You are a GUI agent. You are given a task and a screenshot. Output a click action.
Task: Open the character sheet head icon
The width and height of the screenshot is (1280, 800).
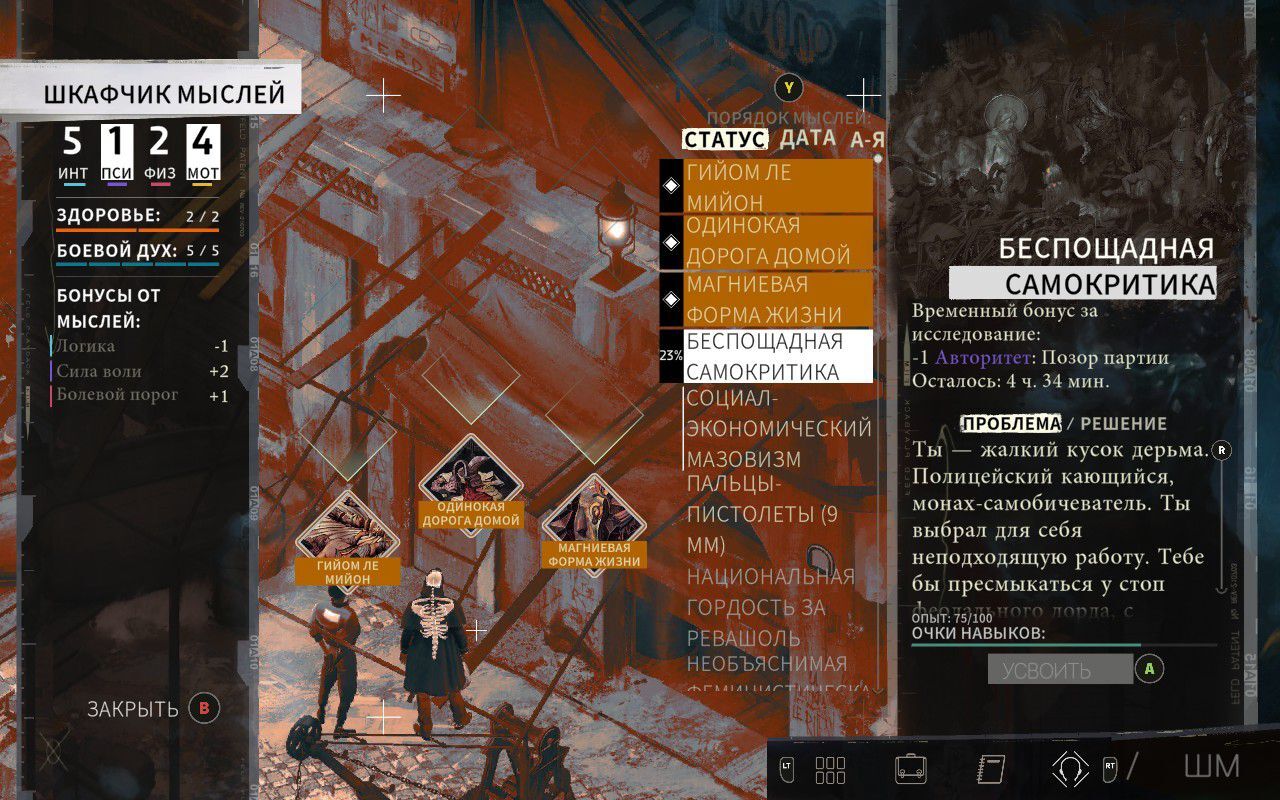point(1070,768)
